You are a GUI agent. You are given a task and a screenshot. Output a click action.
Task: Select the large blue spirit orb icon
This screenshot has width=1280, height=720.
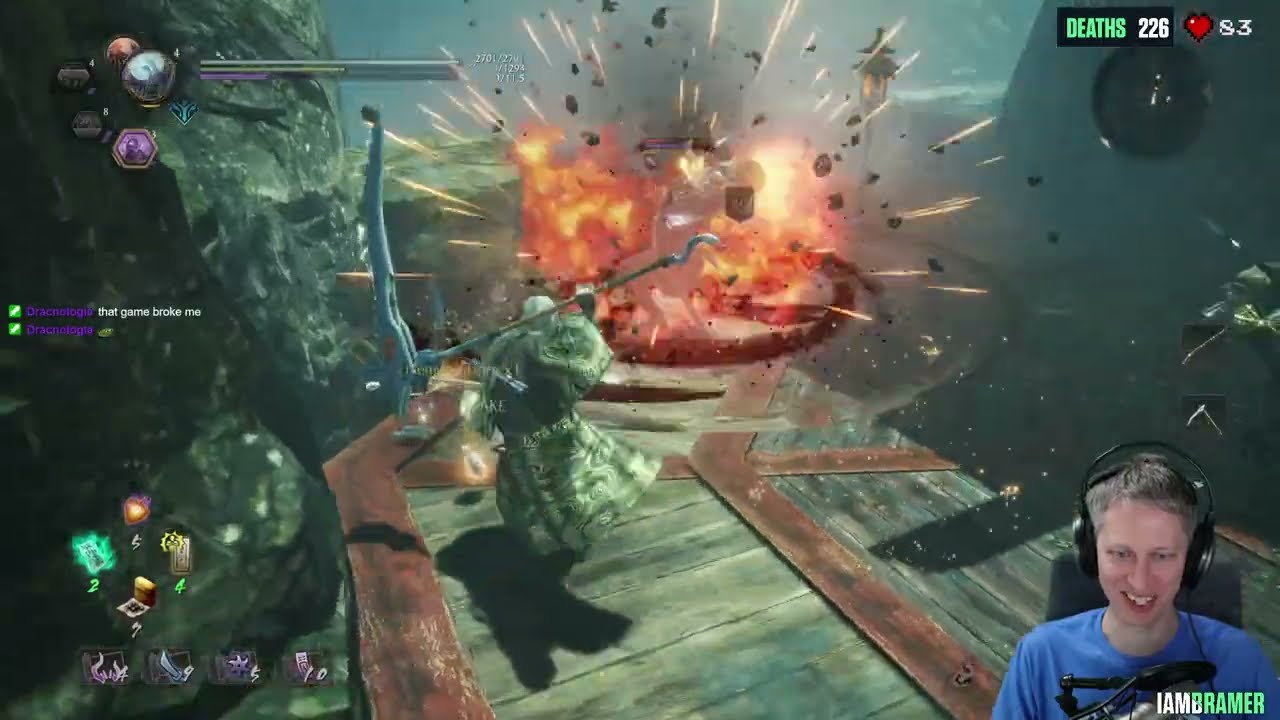(149, 75)
